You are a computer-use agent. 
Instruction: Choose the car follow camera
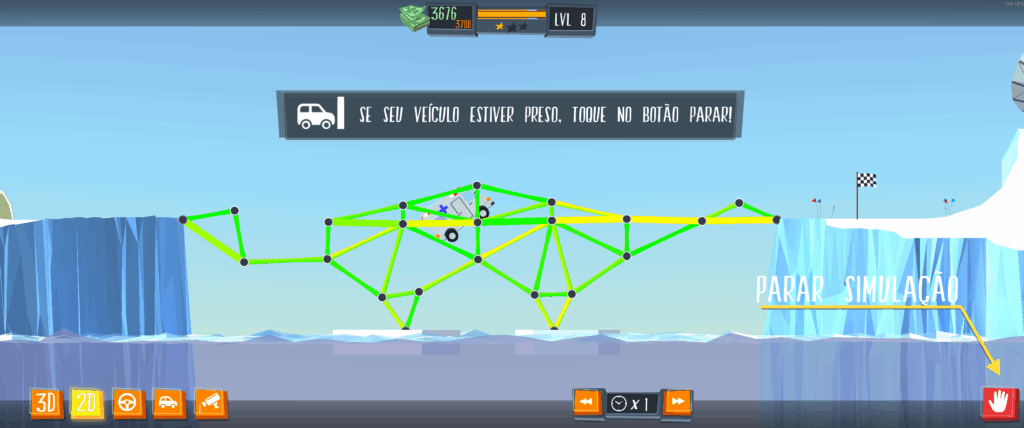169,403
